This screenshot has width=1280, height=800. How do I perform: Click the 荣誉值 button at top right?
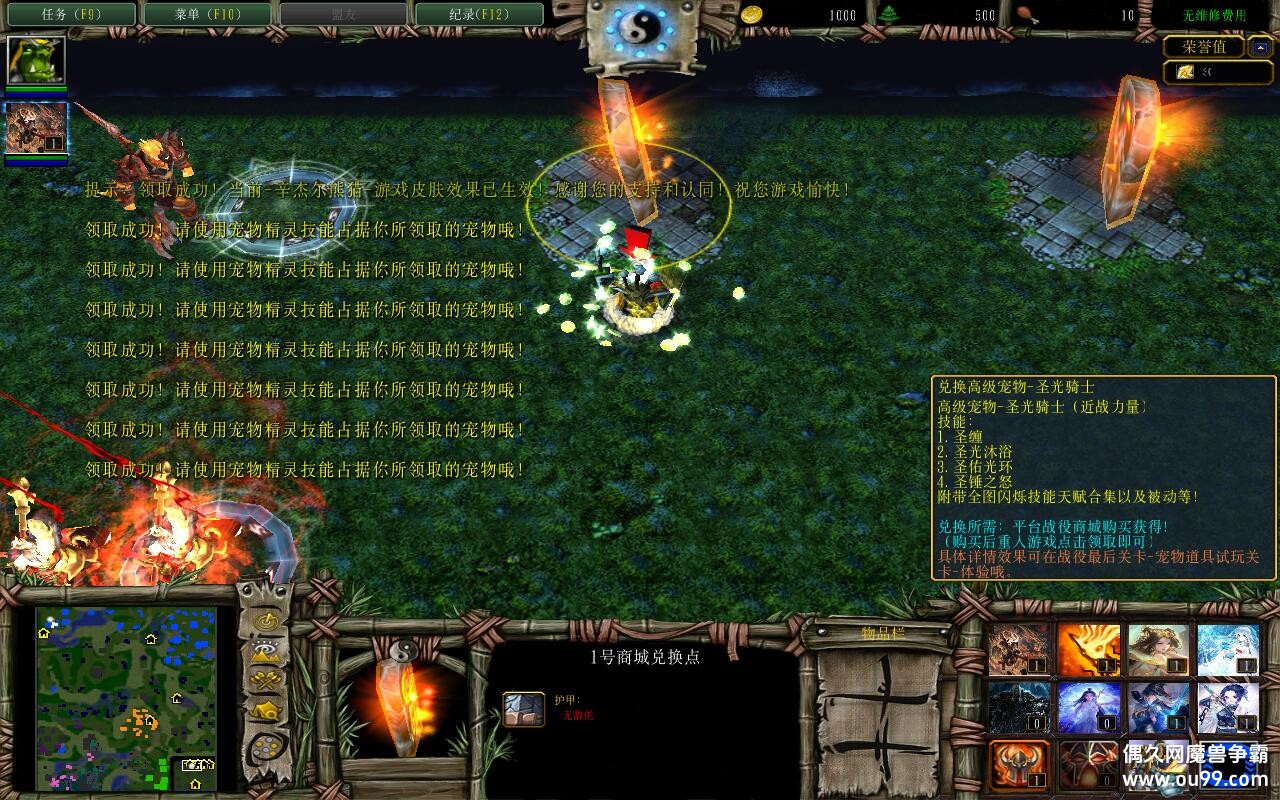coord(1202,45)
